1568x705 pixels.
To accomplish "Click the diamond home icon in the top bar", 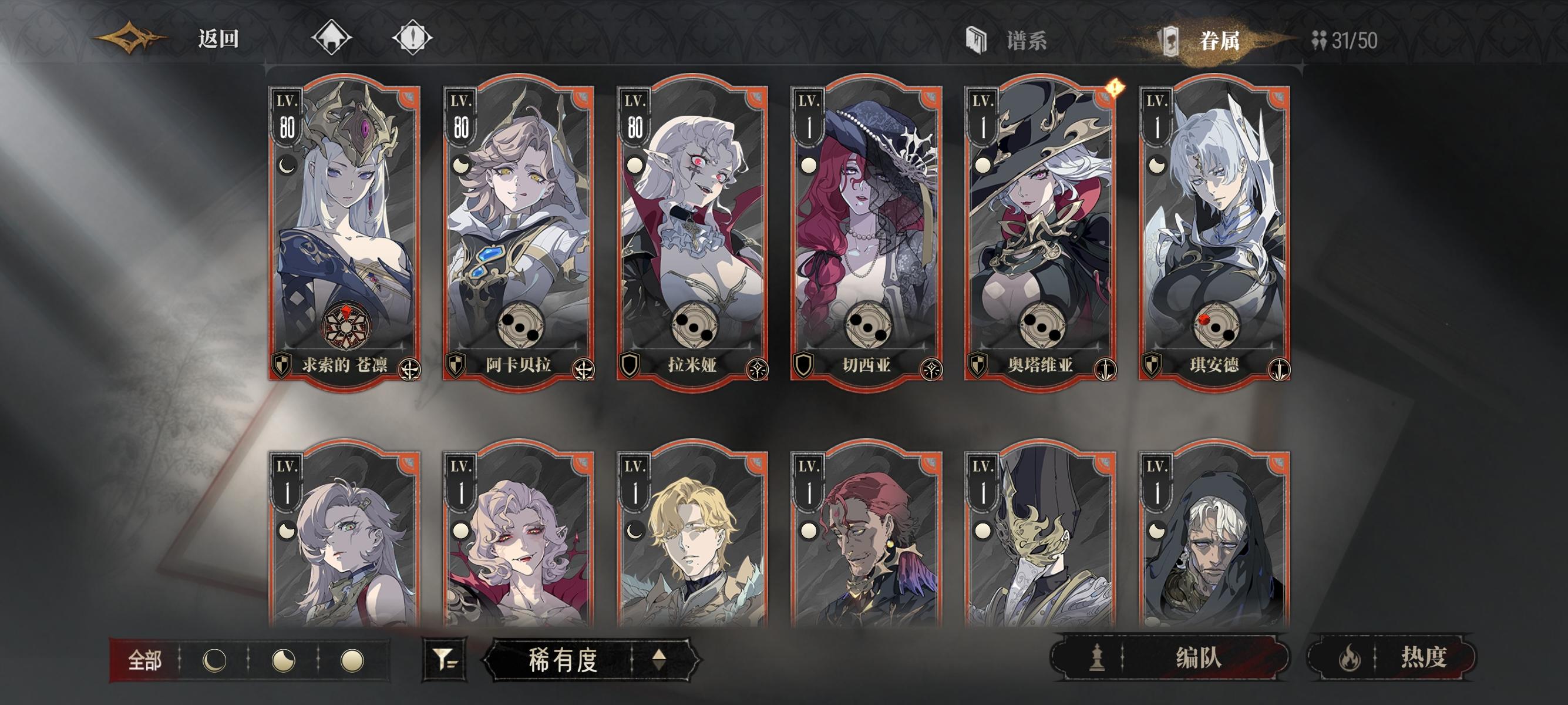I will [332, 38].
